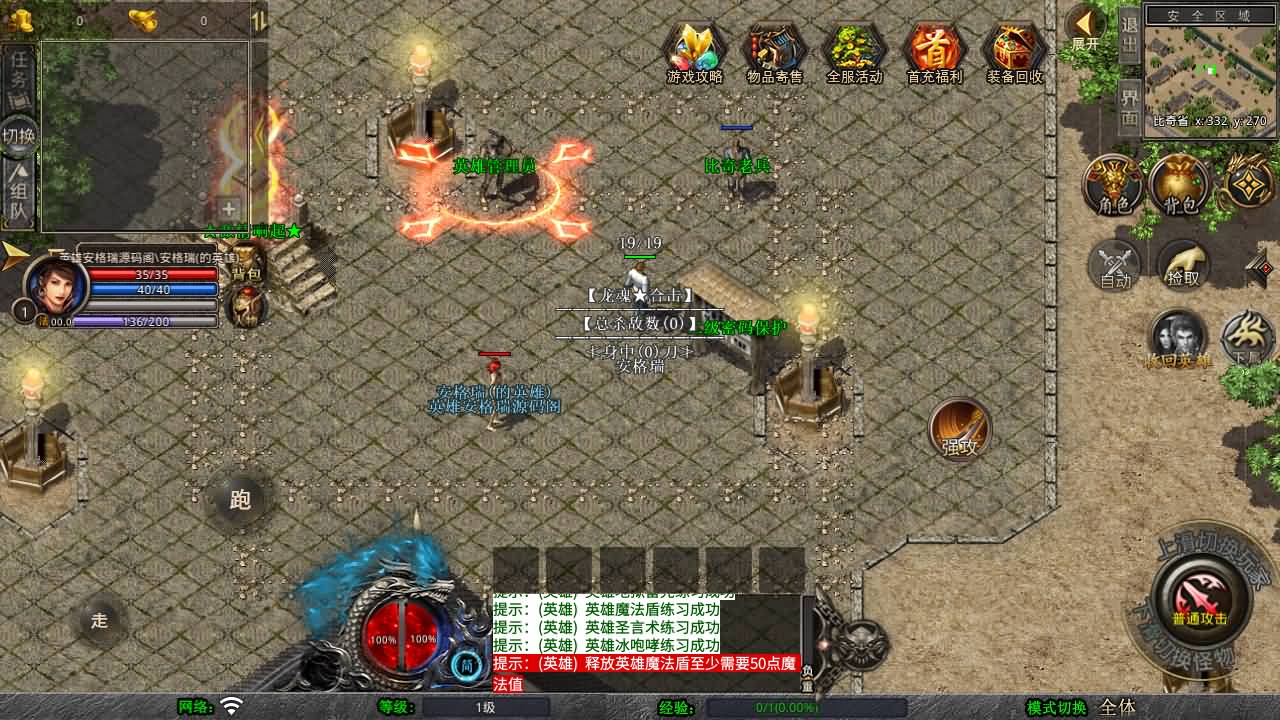Activate the 强攻 strong attack skill

click(960, 430)
